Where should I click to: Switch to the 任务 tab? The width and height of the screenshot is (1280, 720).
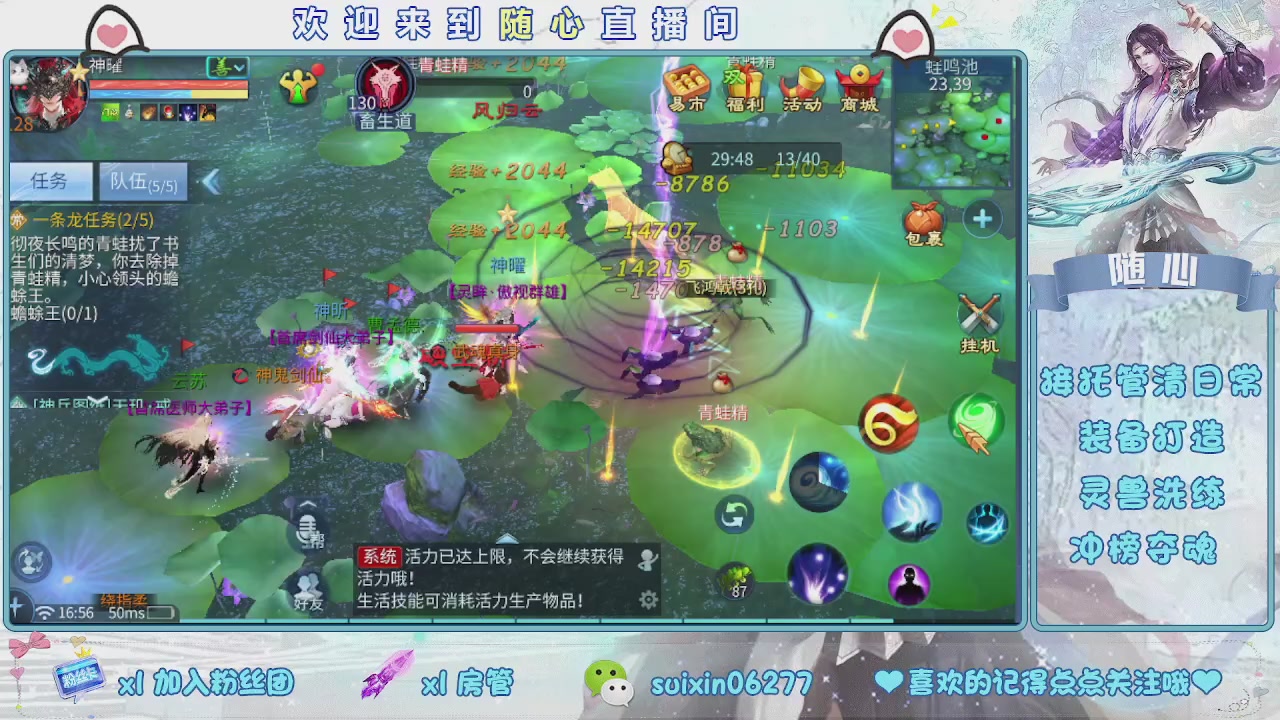50,181
